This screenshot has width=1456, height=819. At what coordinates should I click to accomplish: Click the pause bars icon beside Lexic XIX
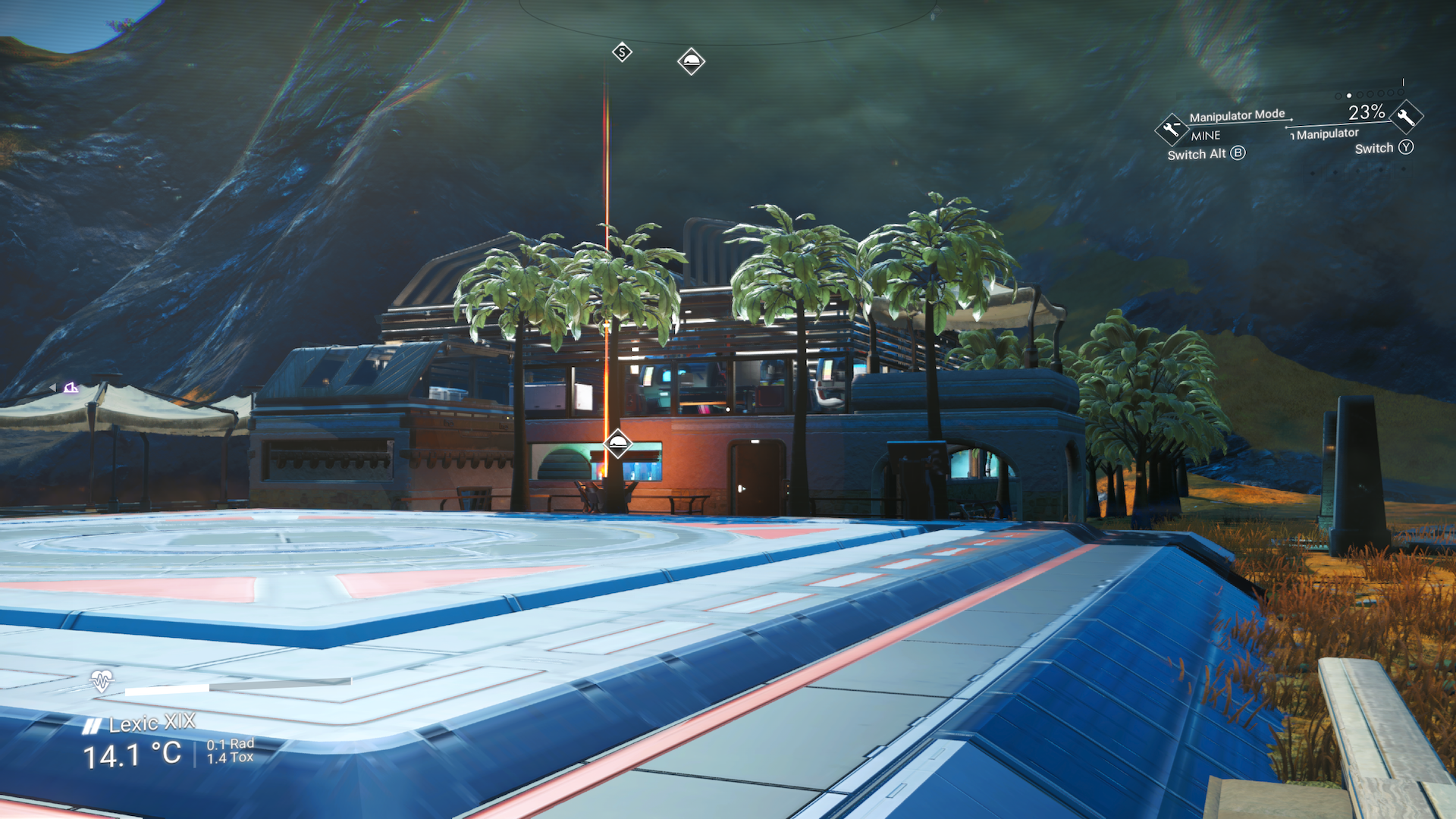pyautogui.click(x=91, y=724)
